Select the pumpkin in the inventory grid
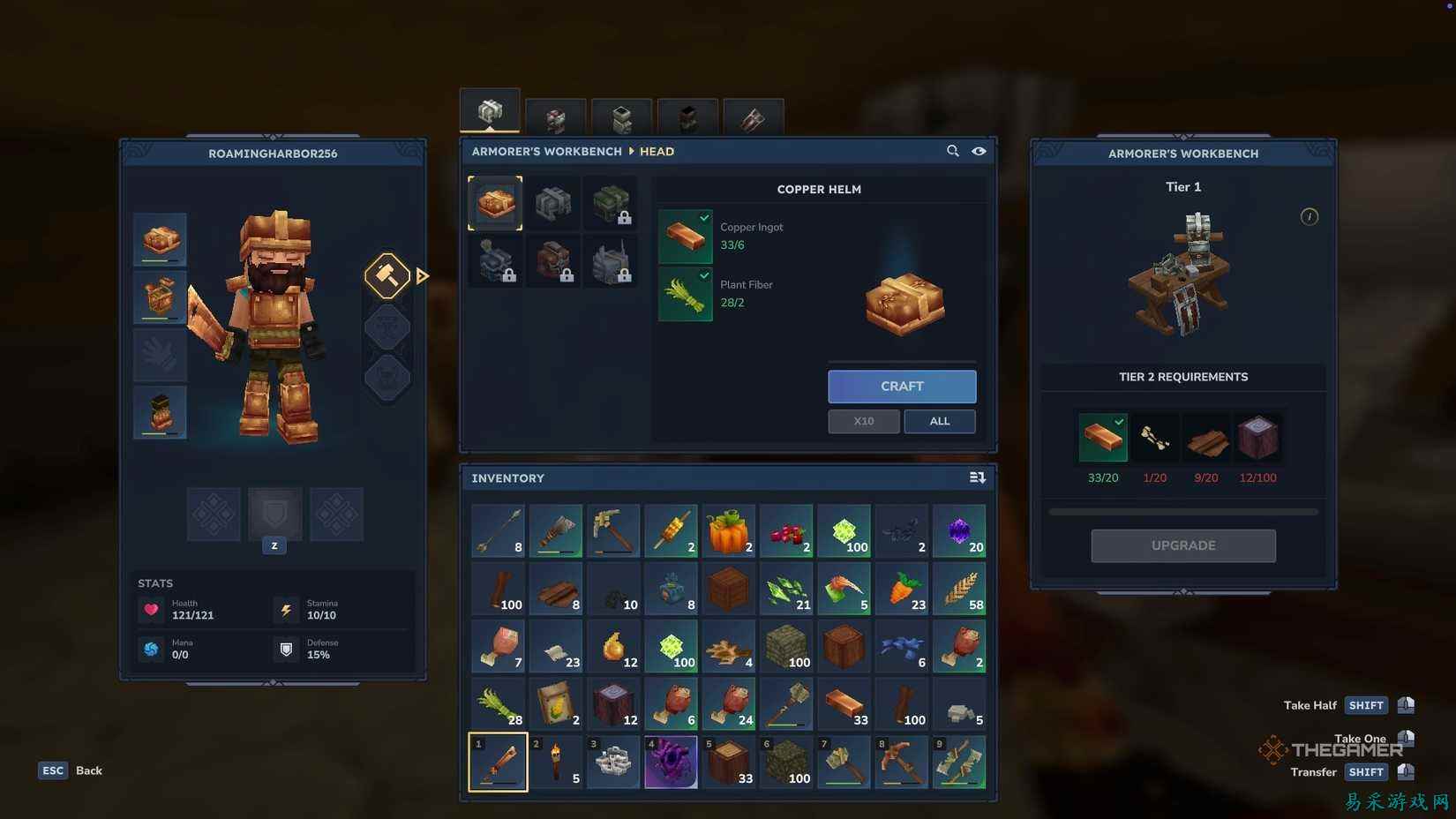This screenshot has height=819, width=1456. [x=728, y=530]
